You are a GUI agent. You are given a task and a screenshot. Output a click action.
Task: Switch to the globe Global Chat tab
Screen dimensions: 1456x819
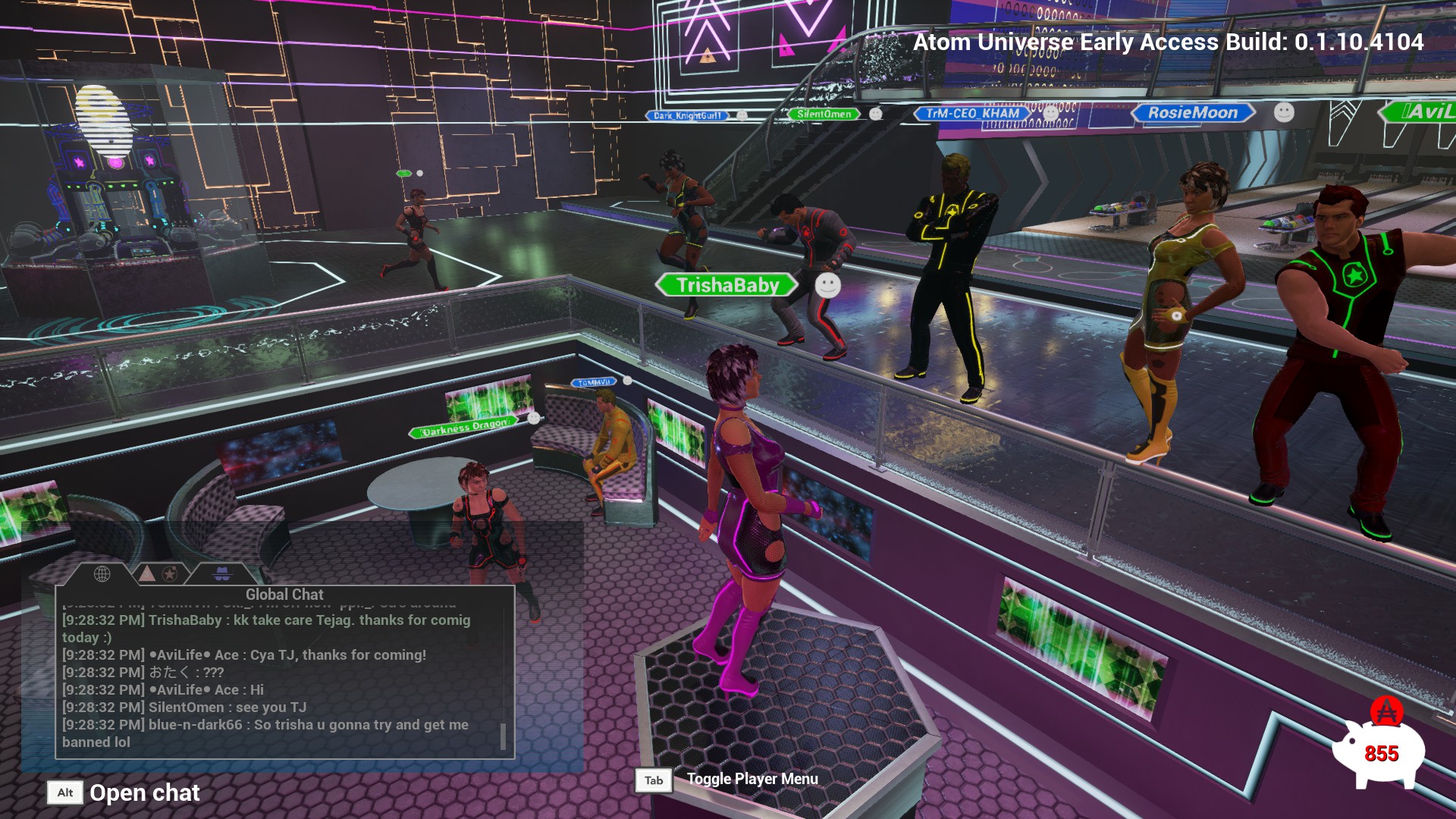tap(102, 574)
